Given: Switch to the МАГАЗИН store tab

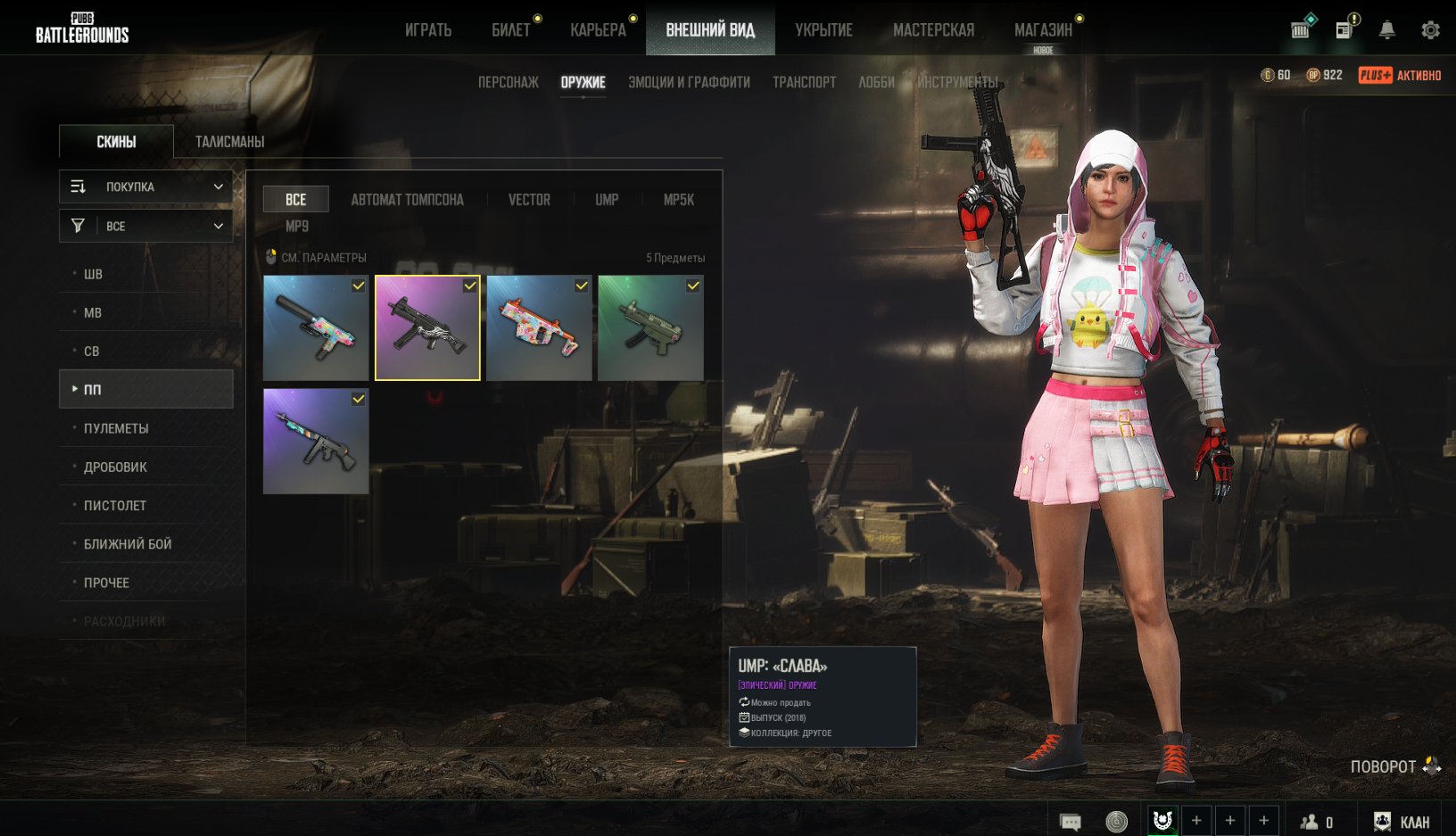Looking at the screenshot, I should (x=1043, y=30).
